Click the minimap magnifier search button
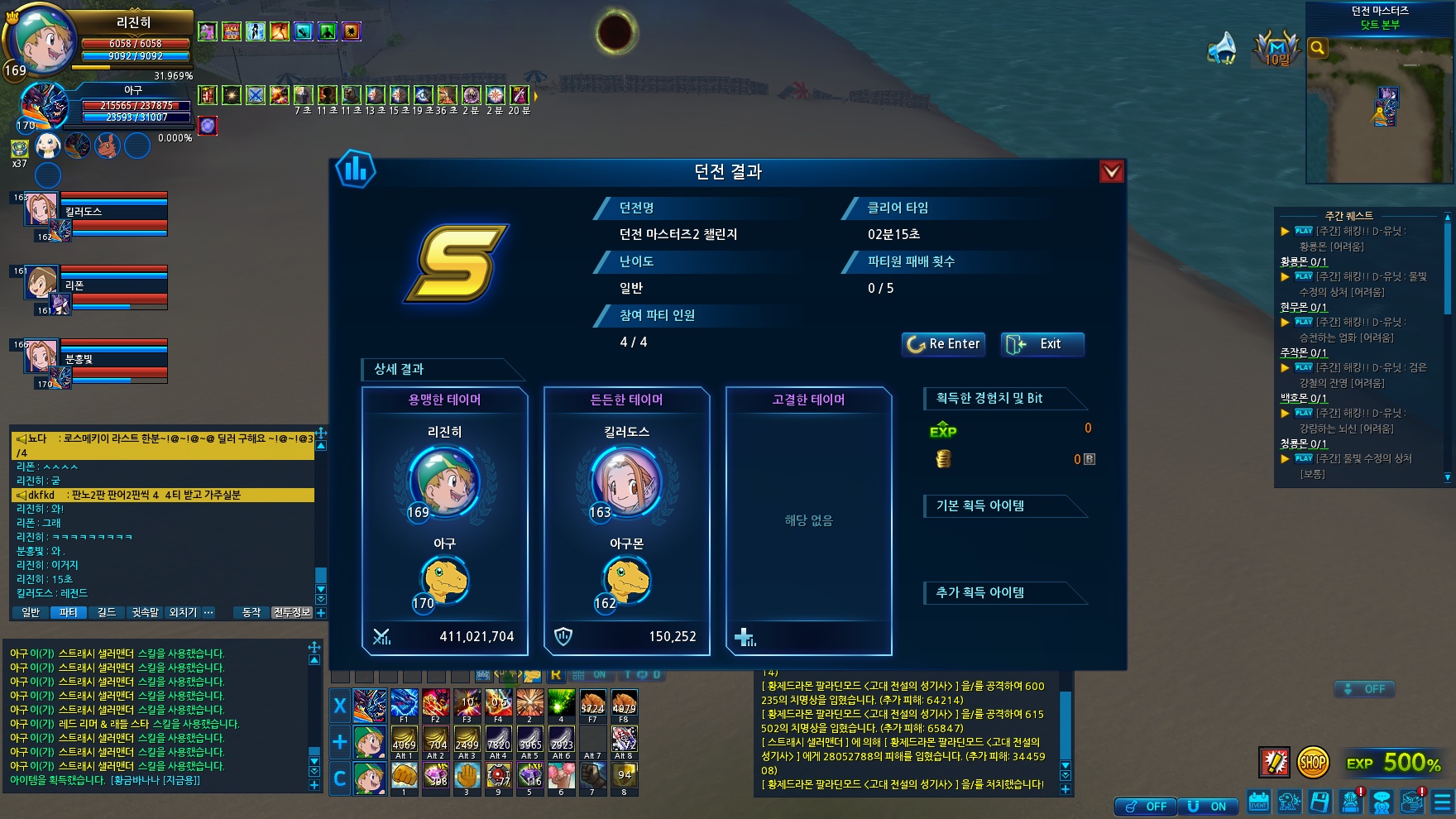Image resolution: width=1456 pixels, height=819 pixels. 1318,49
